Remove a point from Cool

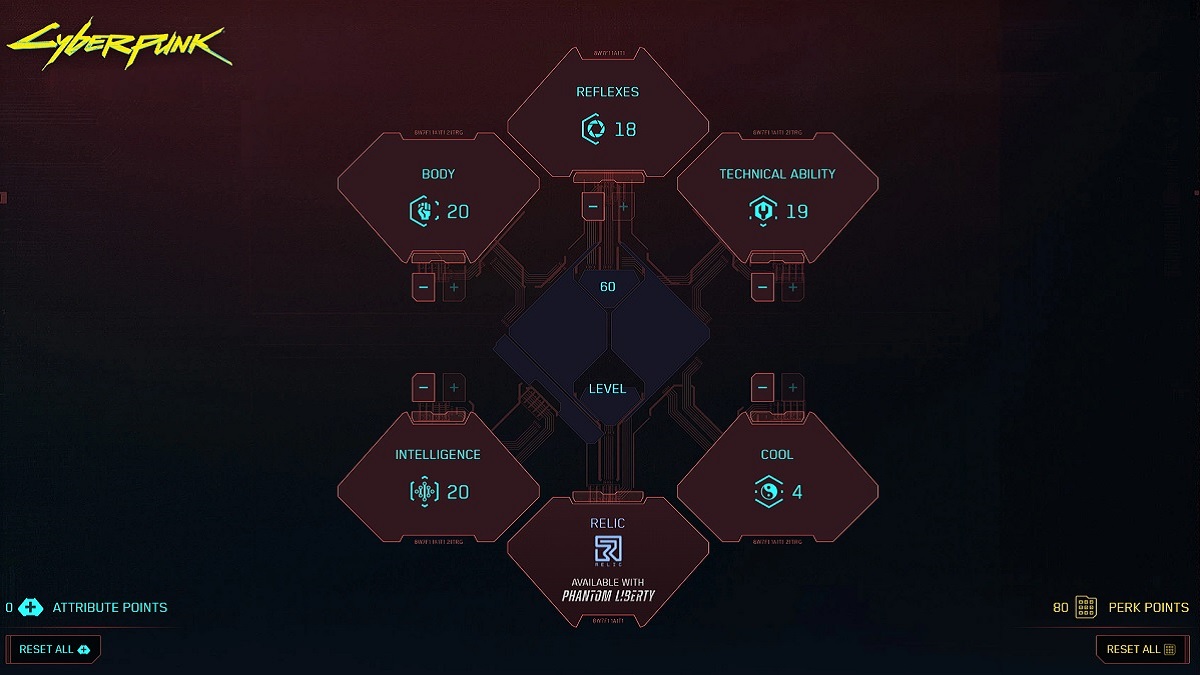(763, 387)
